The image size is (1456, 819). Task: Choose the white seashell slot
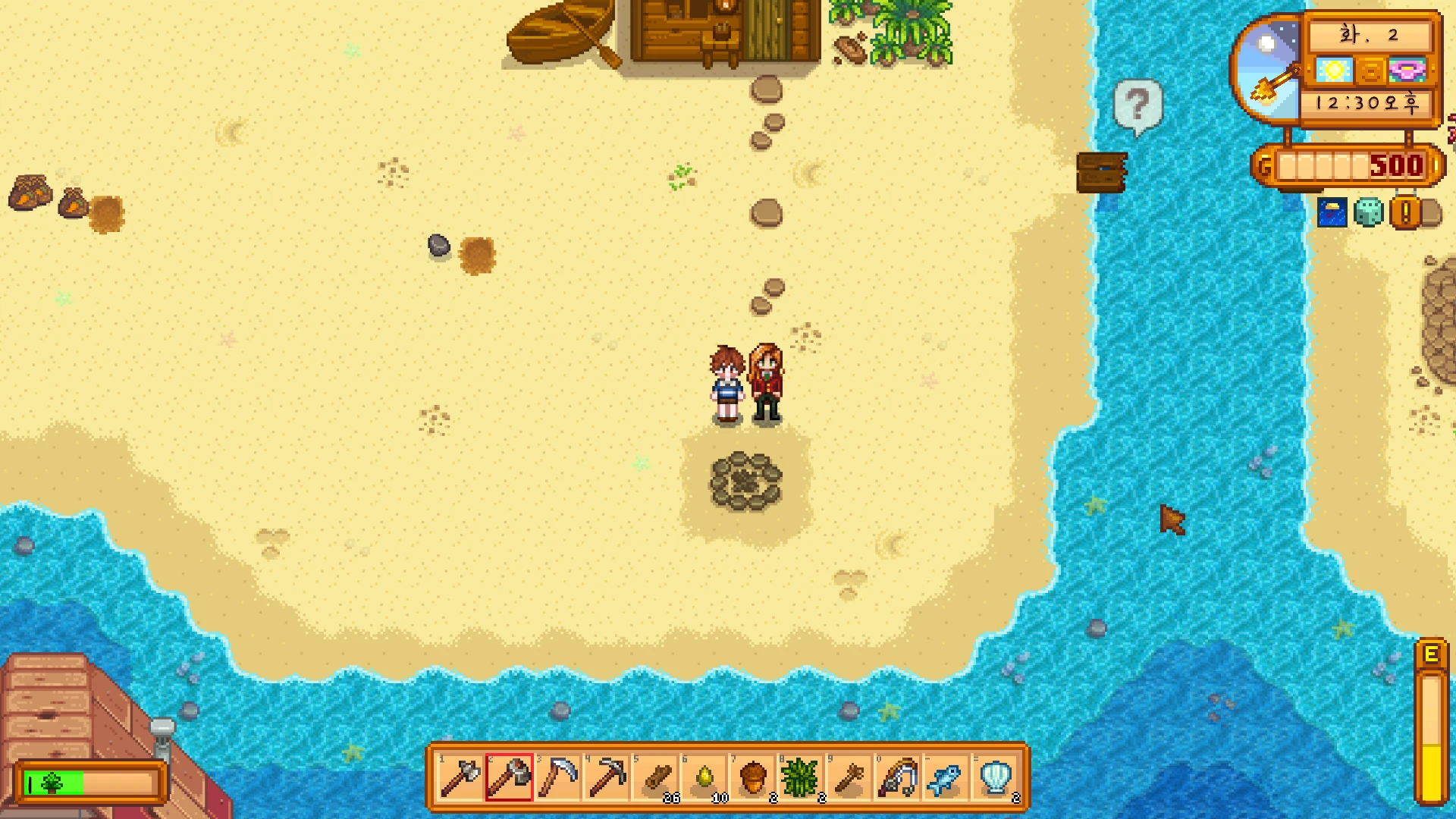coord(995,777)
